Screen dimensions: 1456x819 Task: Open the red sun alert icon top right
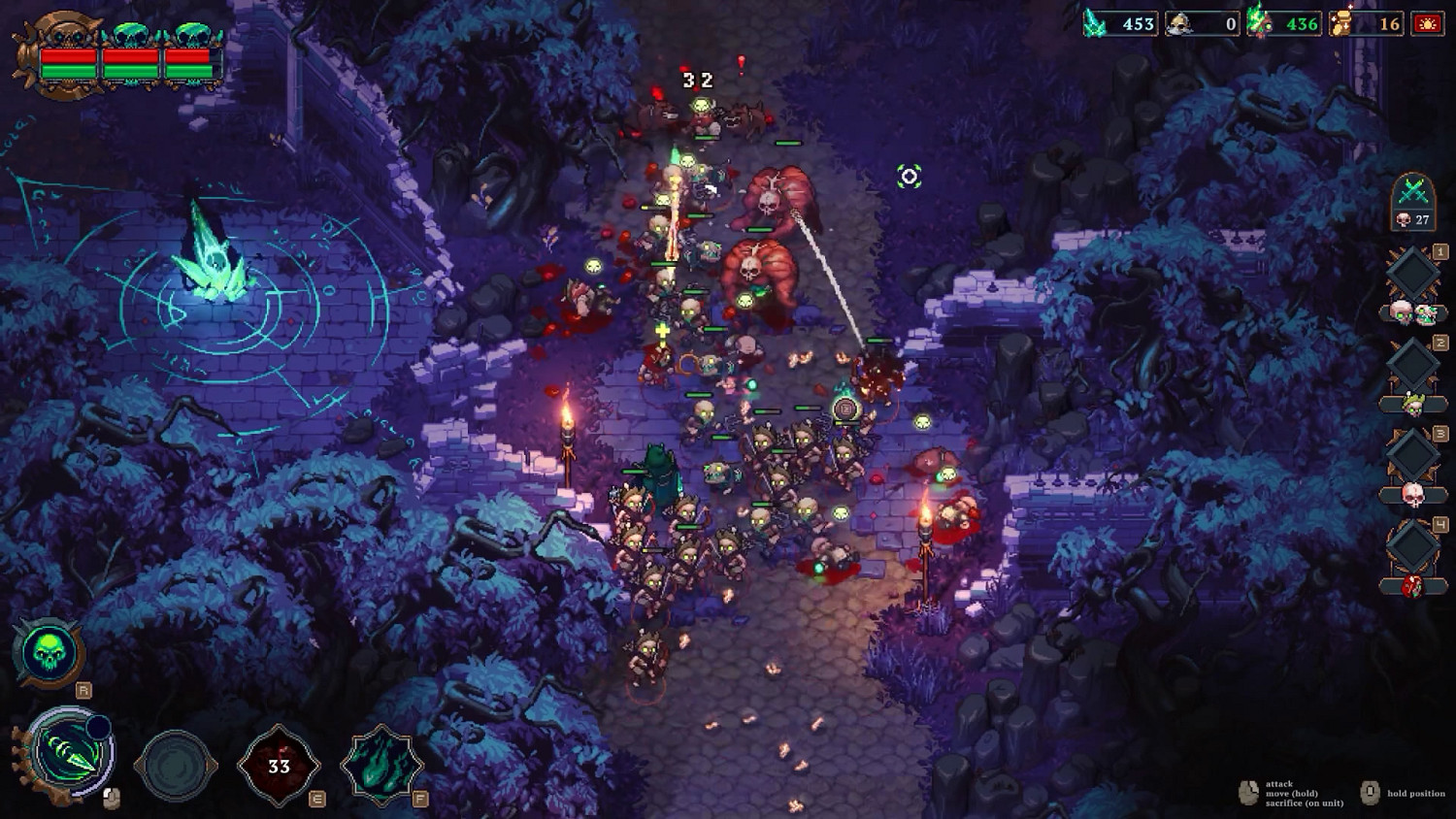click(x=1430, y=21)
